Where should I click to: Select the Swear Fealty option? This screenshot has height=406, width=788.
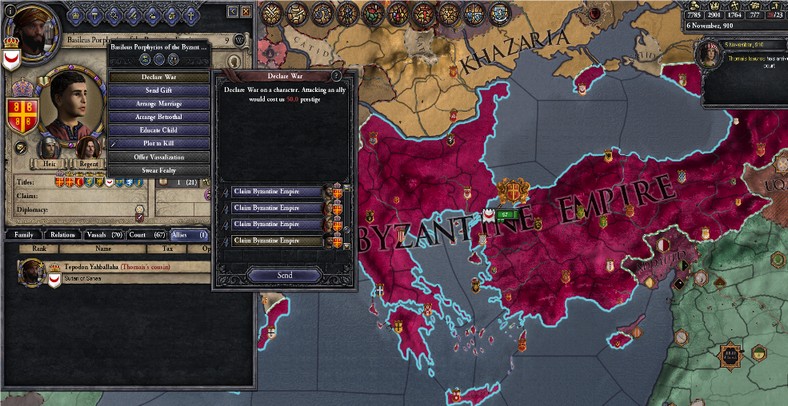[x=160, y=171]
